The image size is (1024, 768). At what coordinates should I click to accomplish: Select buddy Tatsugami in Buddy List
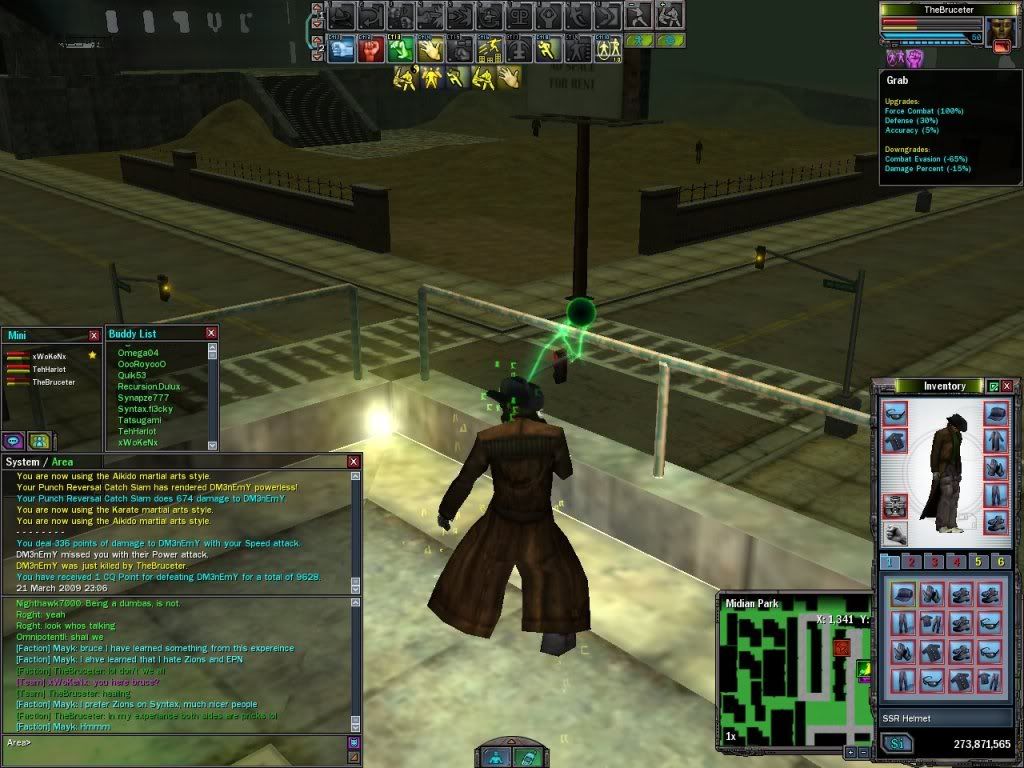coord(138,420)
